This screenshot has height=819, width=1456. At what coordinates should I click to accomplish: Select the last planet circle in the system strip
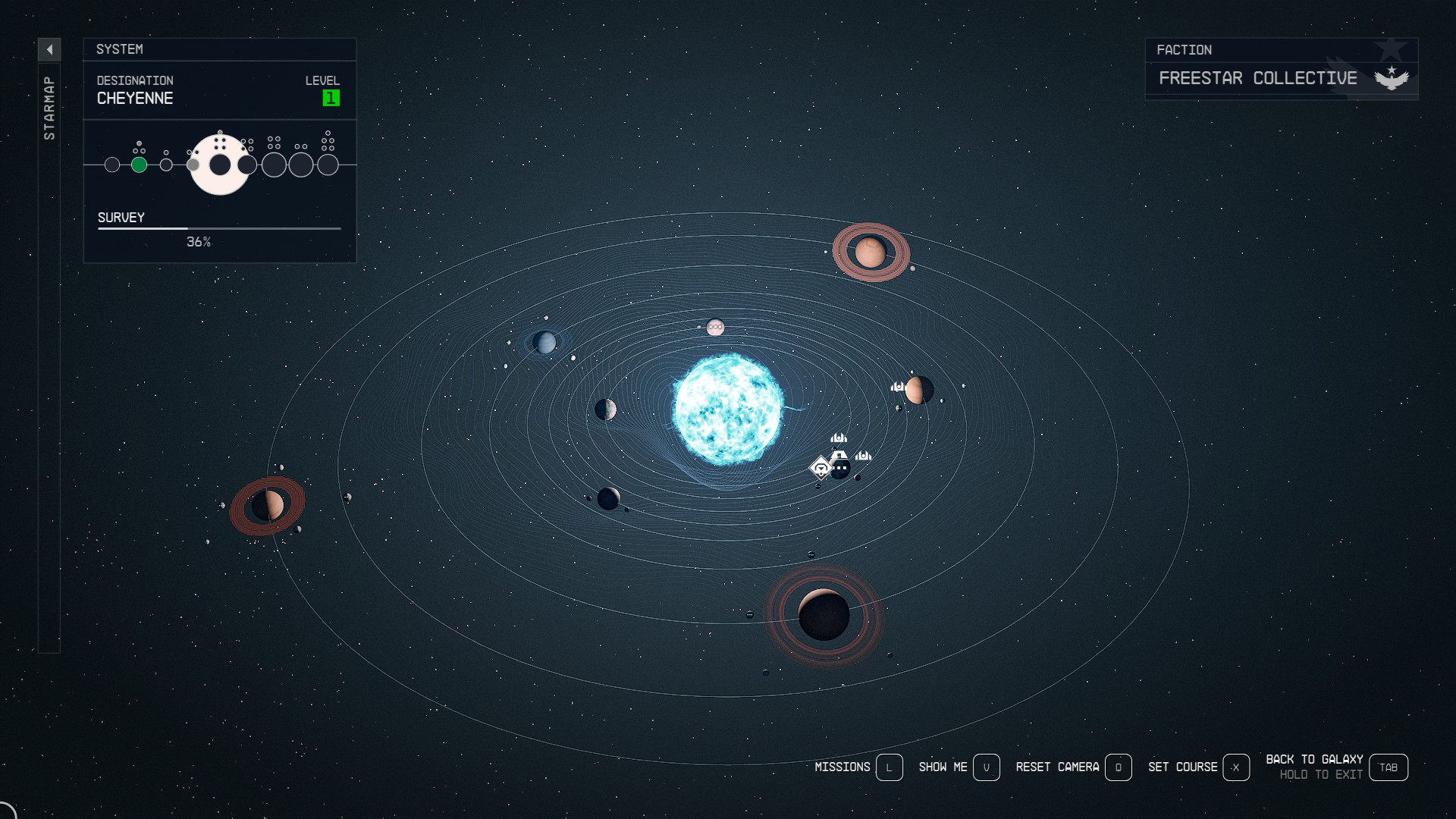click(x=330, y=165)
